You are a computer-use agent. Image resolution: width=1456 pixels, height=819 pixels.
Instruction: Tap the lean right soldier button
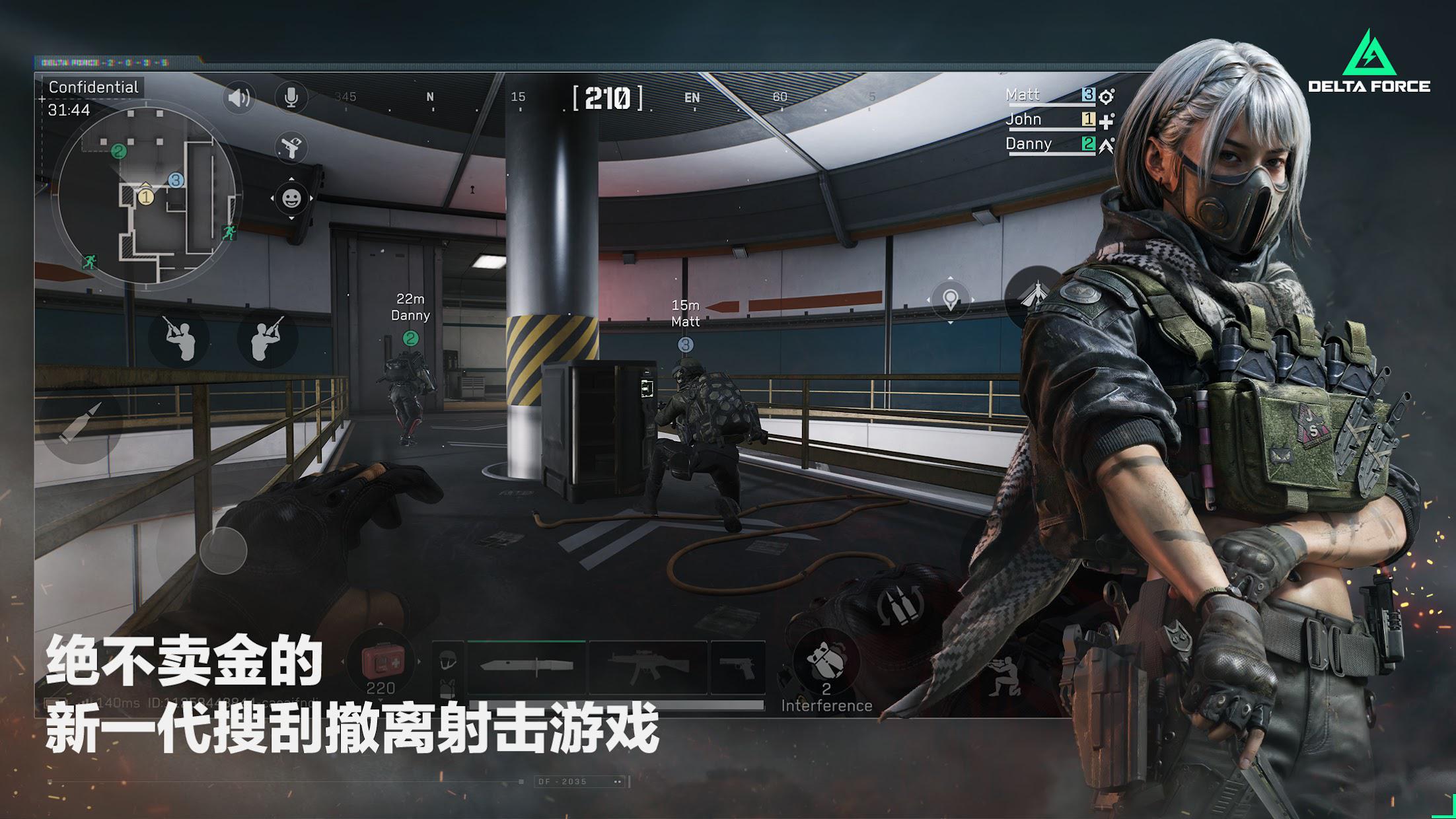pyautogui.click(x=267, y=338)
